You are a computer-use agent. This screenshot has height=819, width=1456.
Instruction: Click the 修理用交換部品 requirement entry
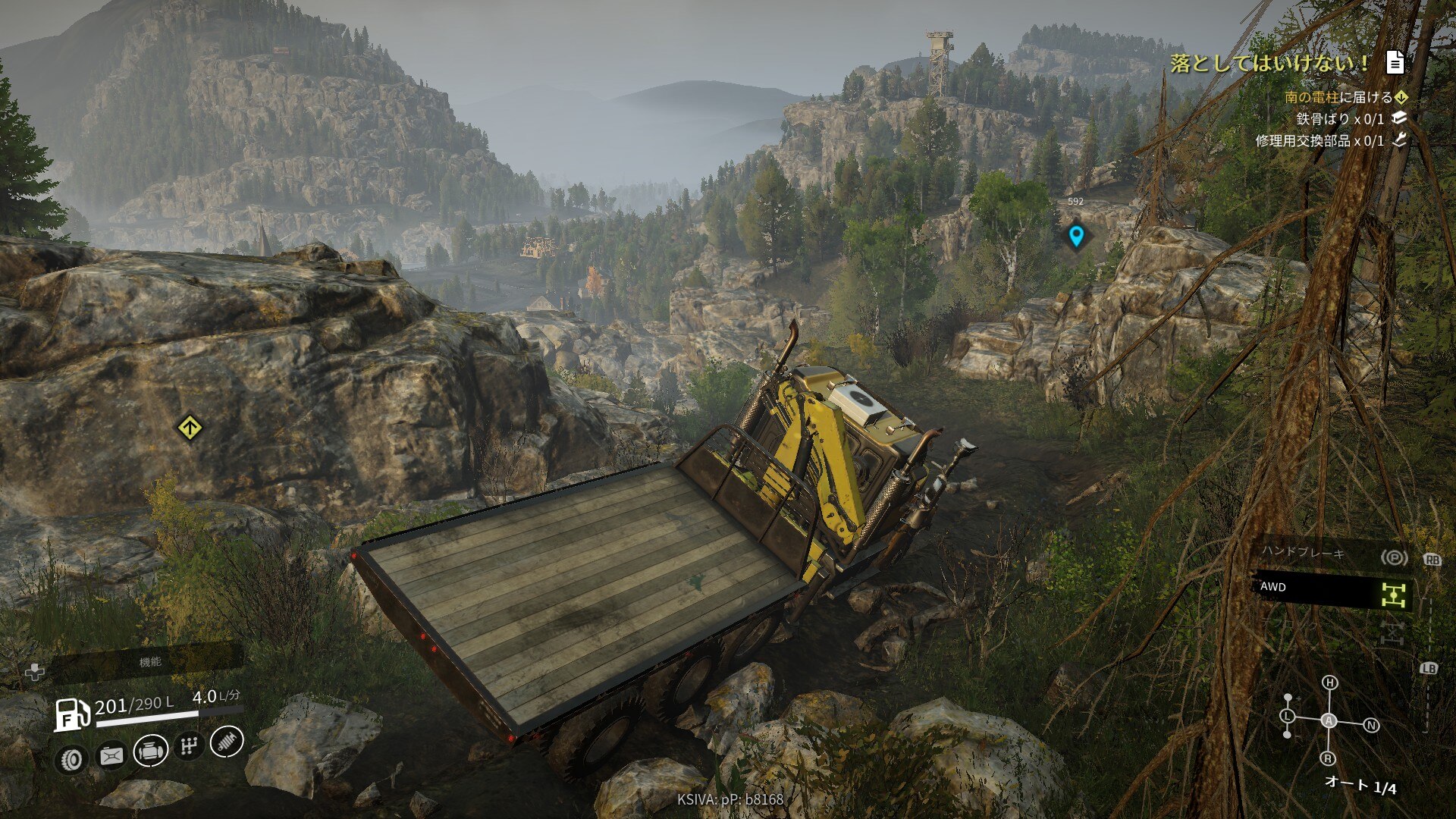click(1319, 141)
